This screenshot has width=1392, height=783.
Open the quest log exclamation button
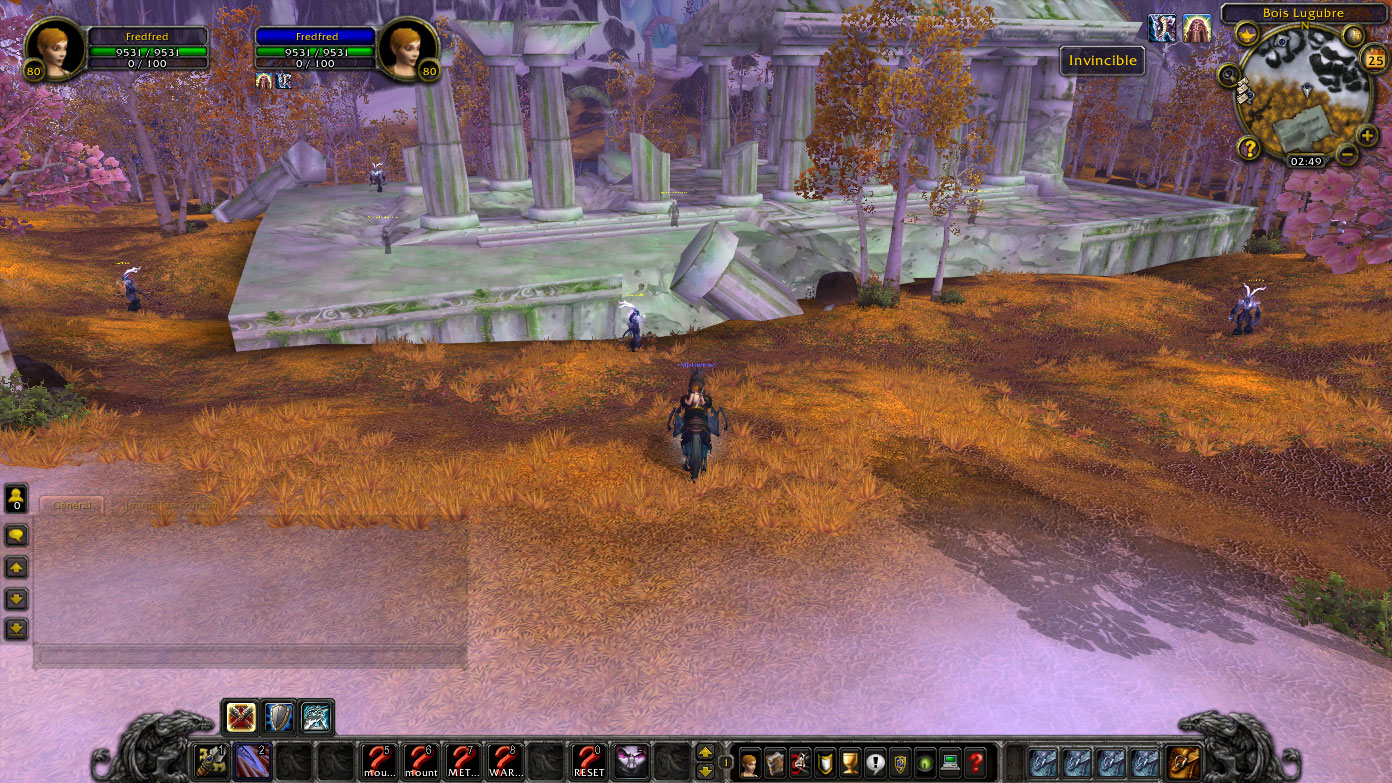pyautogui.click(x=875, y=762)
